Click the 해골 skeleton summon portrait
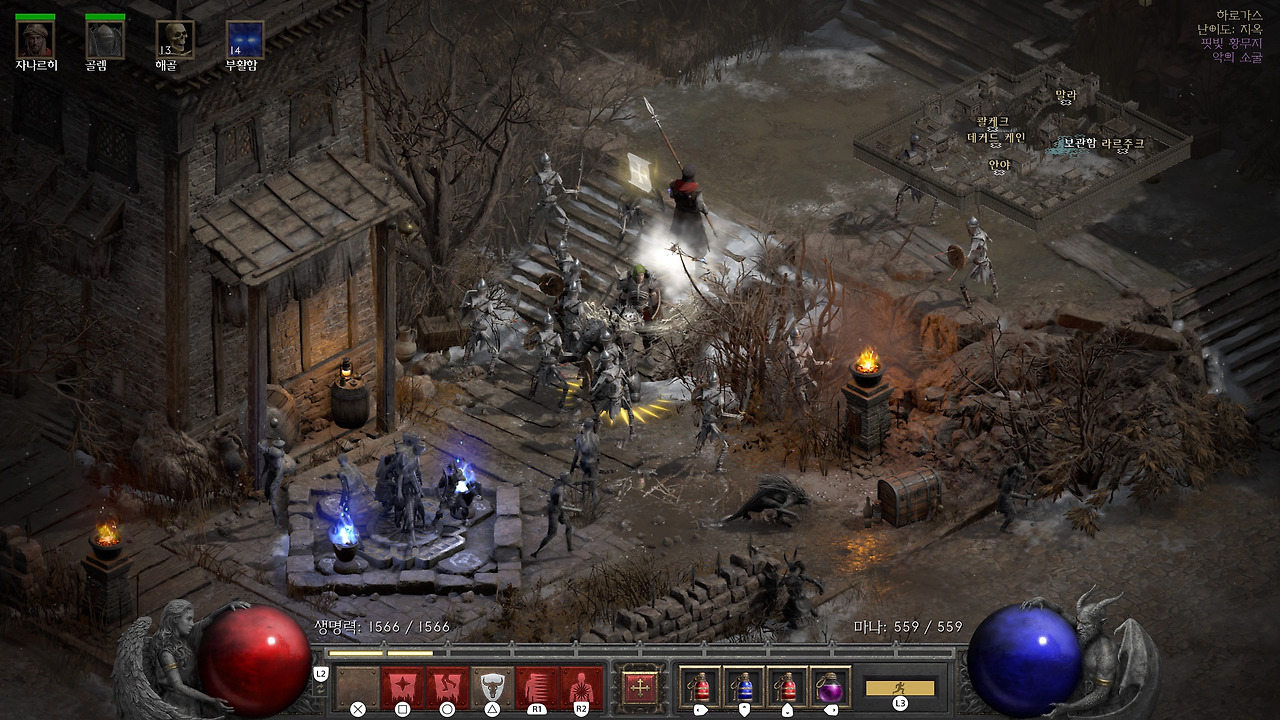Screen dimensions: 1280x720 (175, 39)
